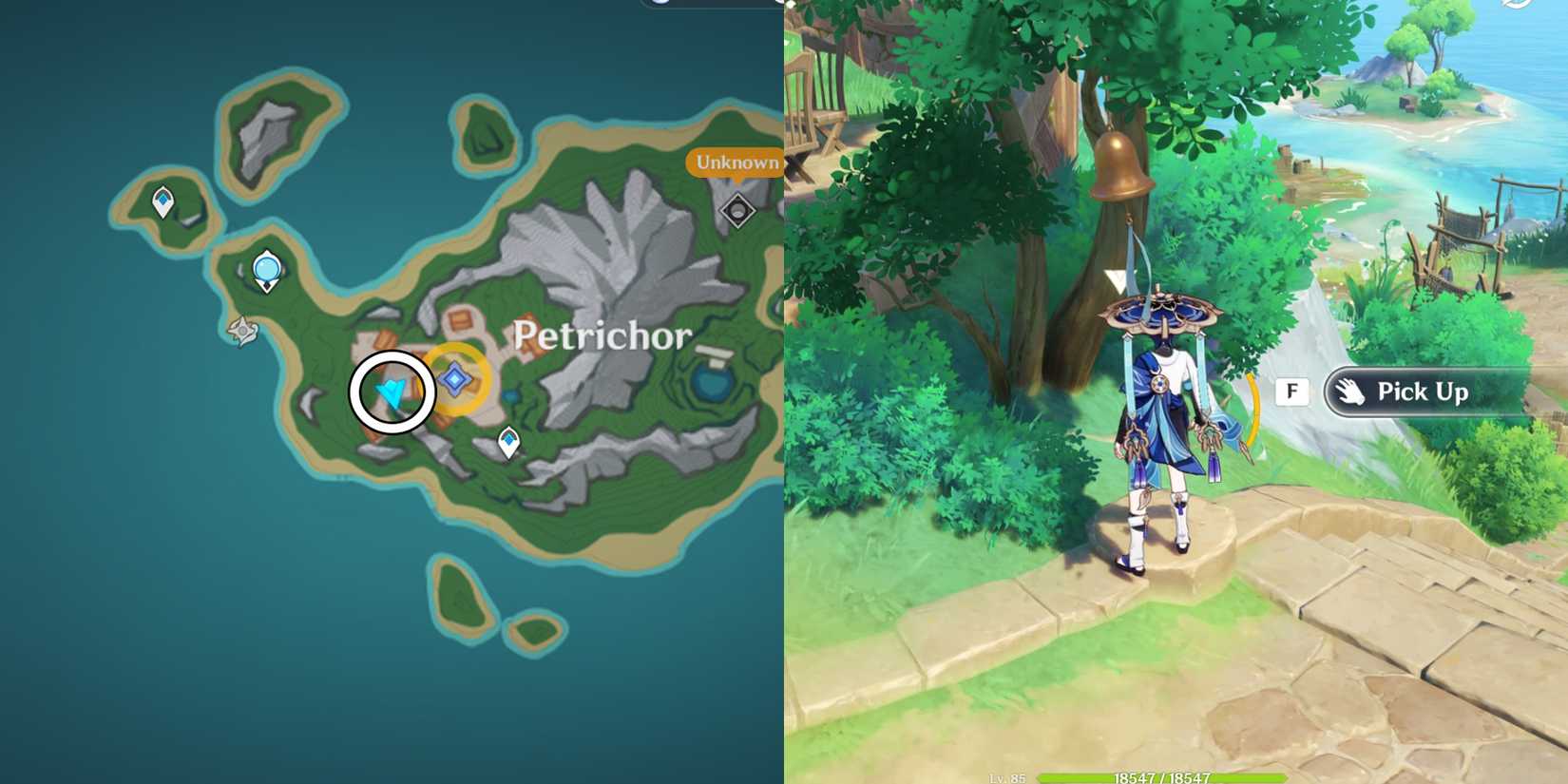Click the shipwreck marker on the western shore
The width and height of the screenshot is (1568, 784).
click(x=240, y=332)
